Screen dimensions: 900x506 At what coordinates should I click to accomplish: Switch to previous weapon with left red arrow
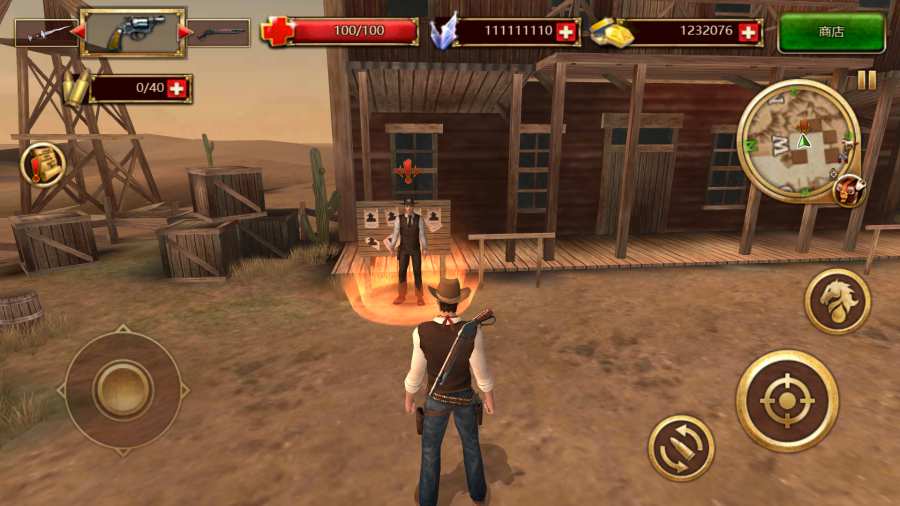coord(77,32)
